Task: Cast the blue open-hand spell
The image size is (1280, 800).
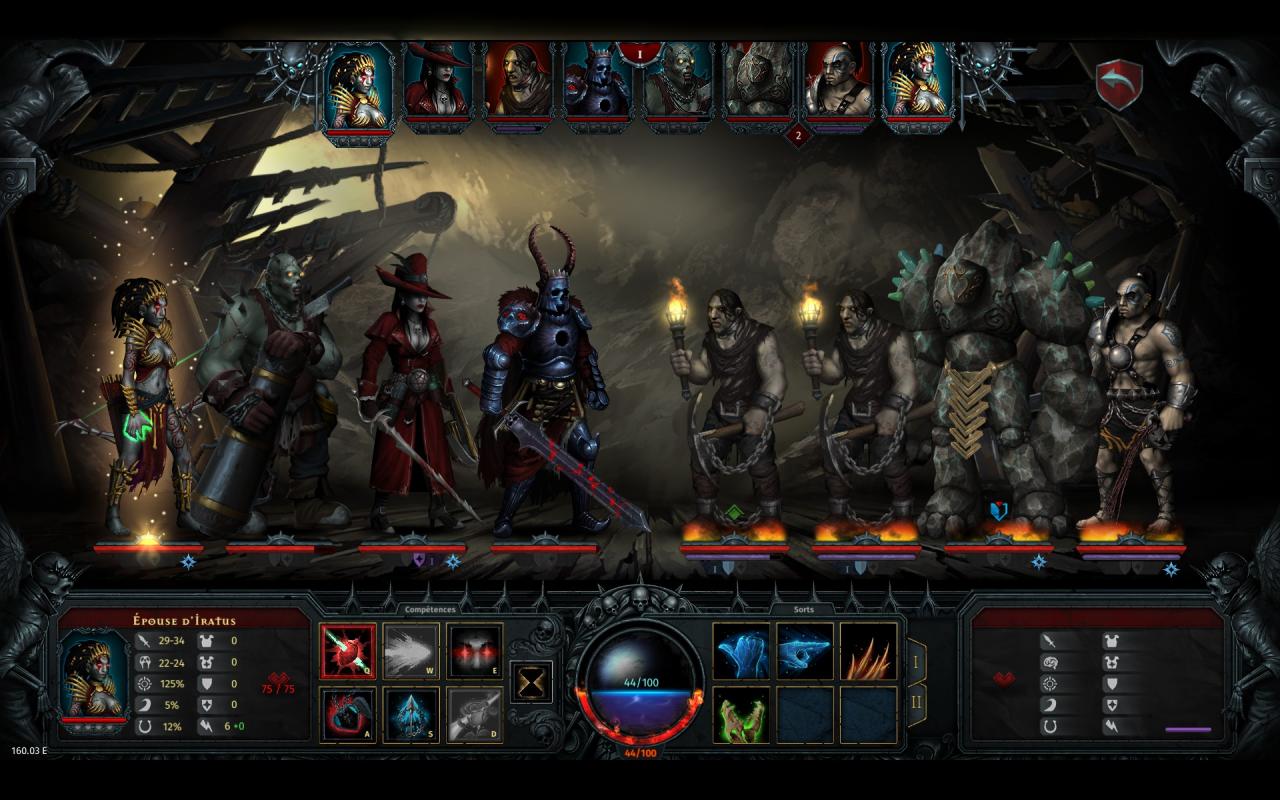Action: (x=741, y=651)
